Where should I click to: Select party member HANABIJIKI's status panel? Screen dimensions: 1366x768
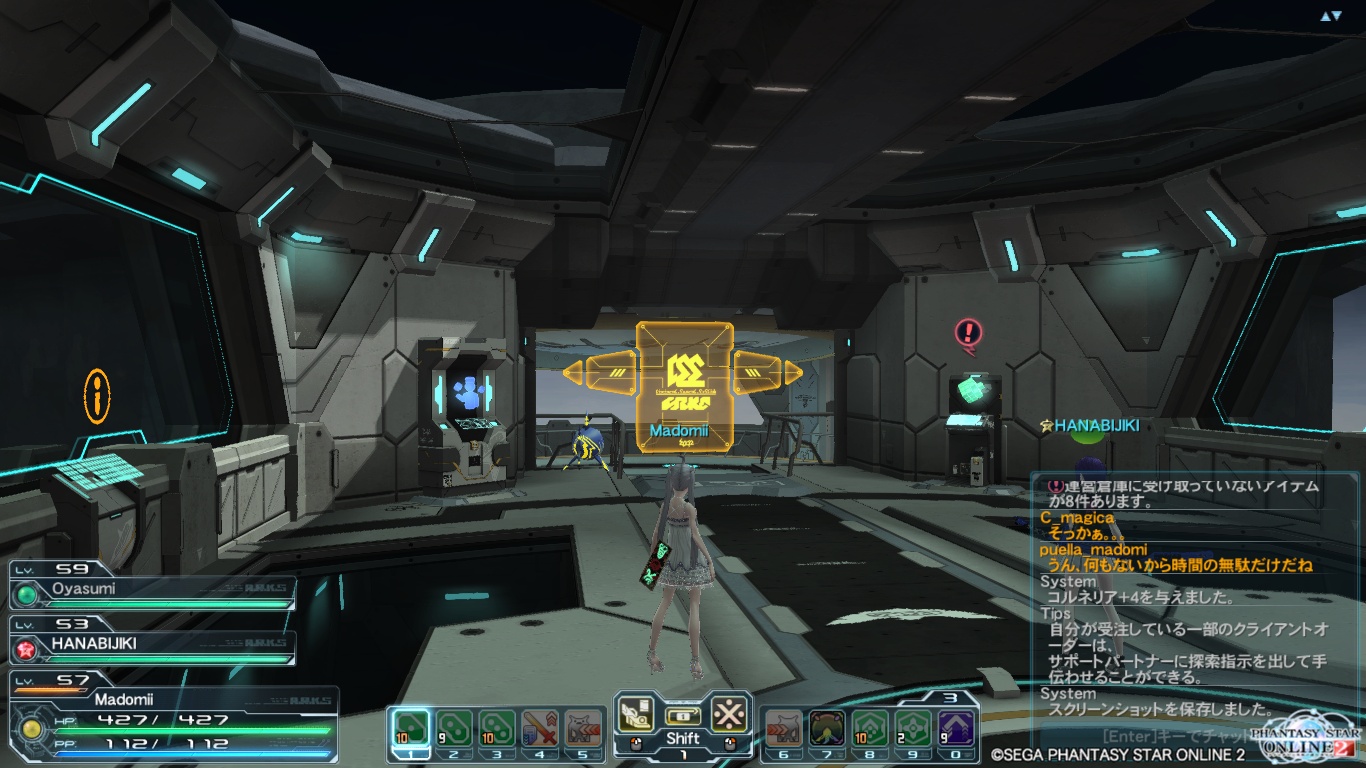(x=152, y=643)
